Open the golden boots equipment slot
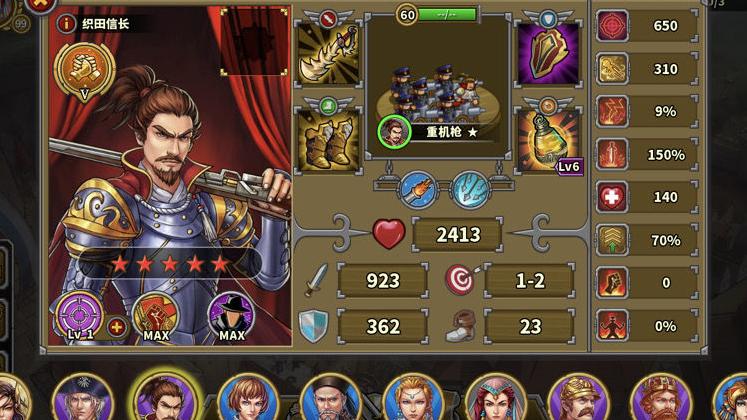747x420 pixels. 327,140
